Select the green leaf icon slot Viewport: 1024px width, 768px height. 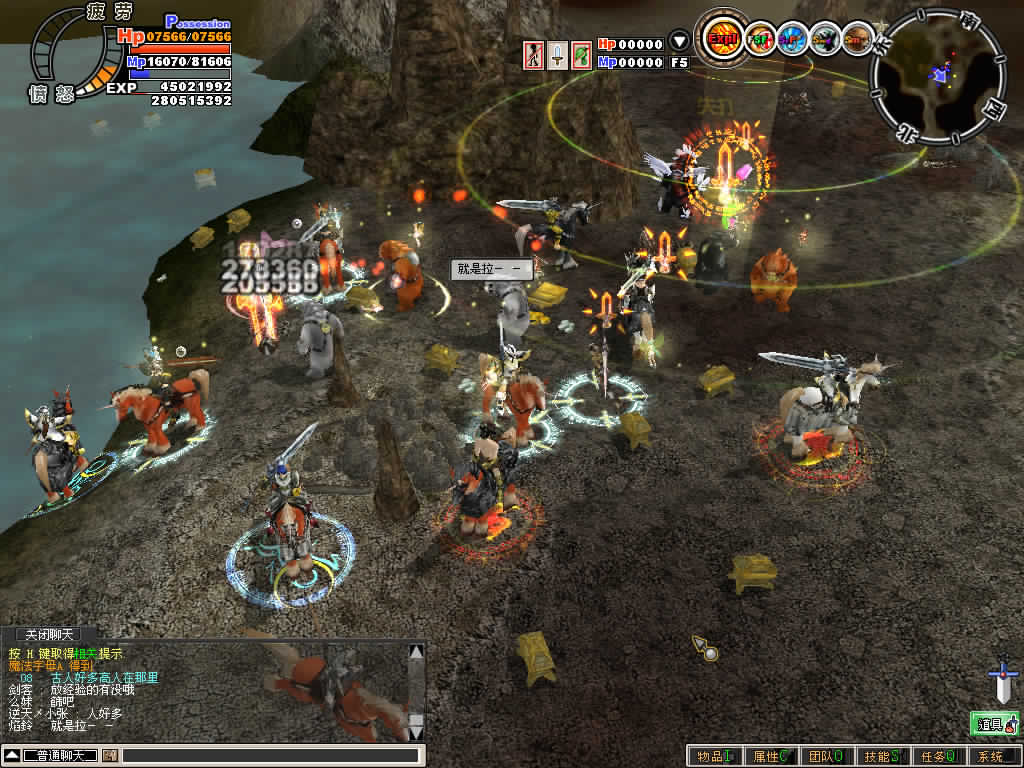(x=581, y=55)
